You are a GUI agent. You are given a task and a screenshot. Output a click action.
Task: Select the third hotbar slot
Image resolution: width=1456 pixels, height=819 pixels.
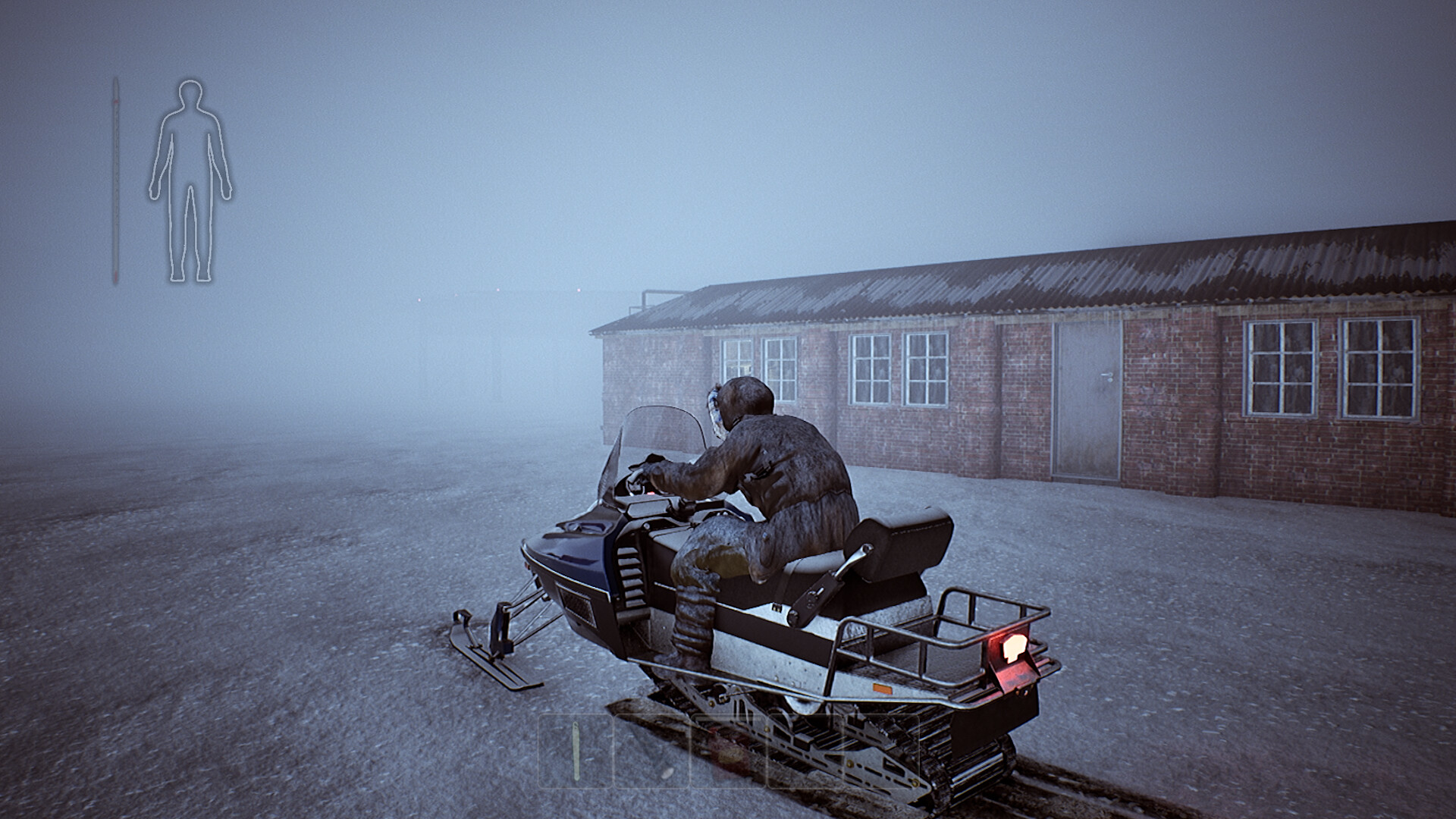click(728, 751)
